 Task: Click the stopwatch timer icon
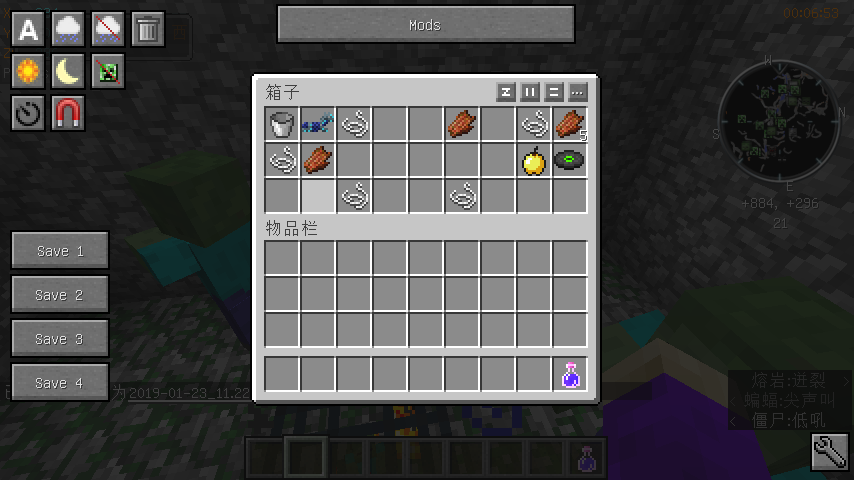[x=29, y=113]
